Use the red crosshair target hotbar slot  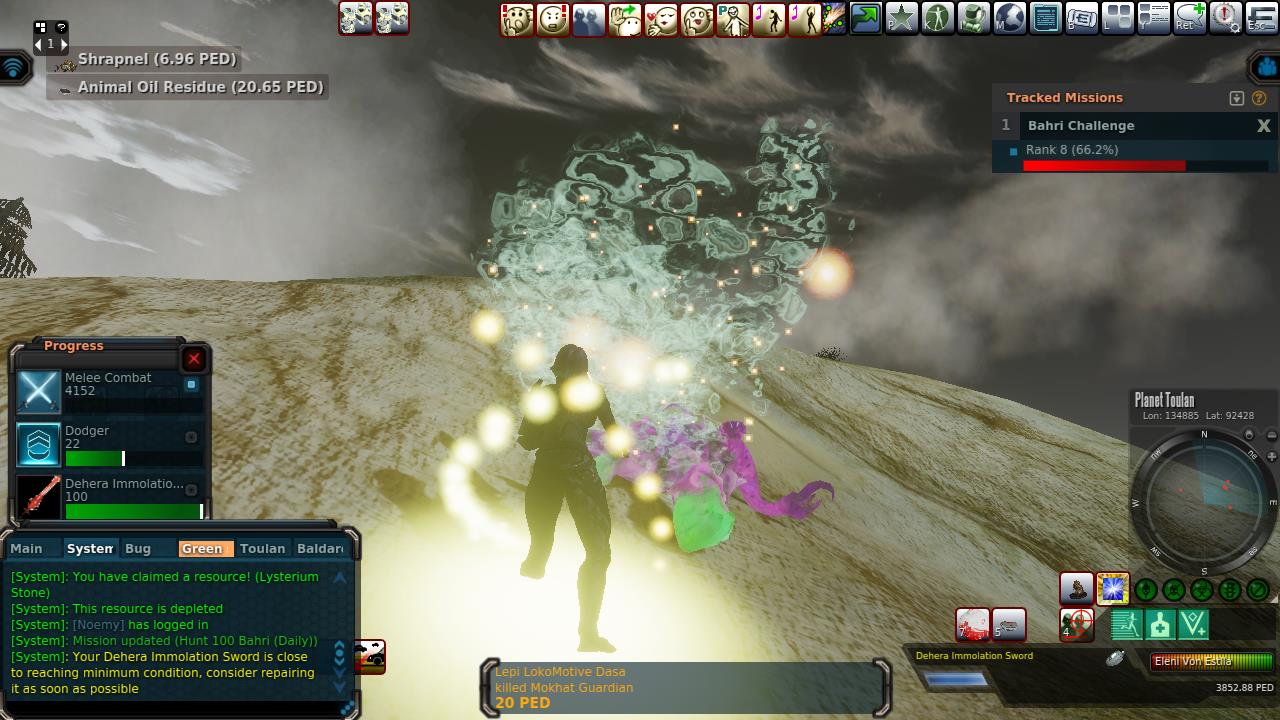point(1076,625)
